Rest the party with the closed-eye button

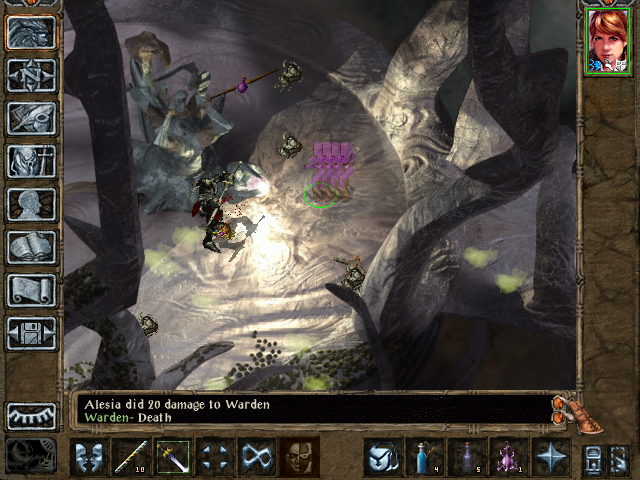(x=31, y=416)
